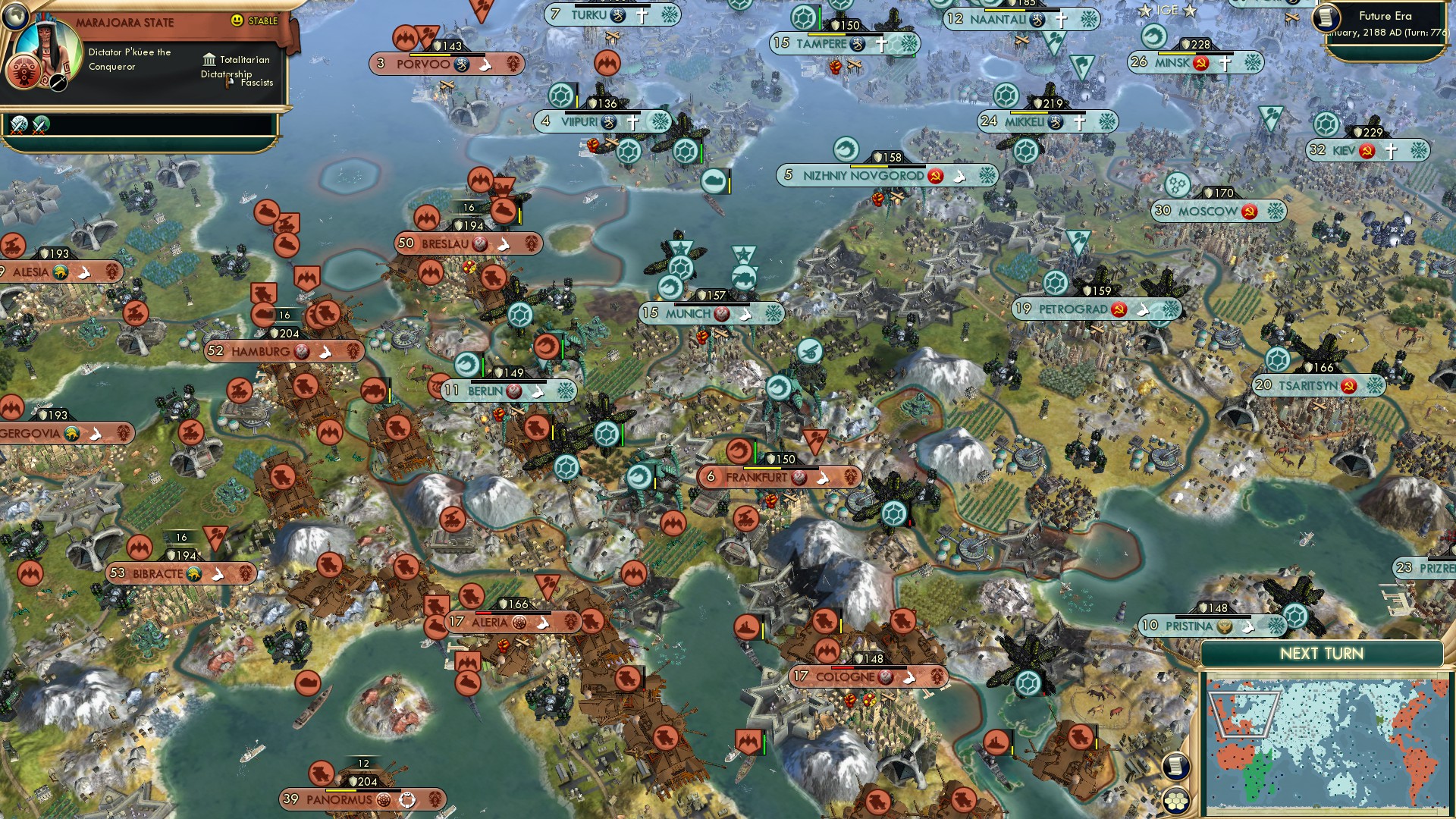
Task: Click the Fascists axe icon in the leader panel
Action: [x=227, y=83]
